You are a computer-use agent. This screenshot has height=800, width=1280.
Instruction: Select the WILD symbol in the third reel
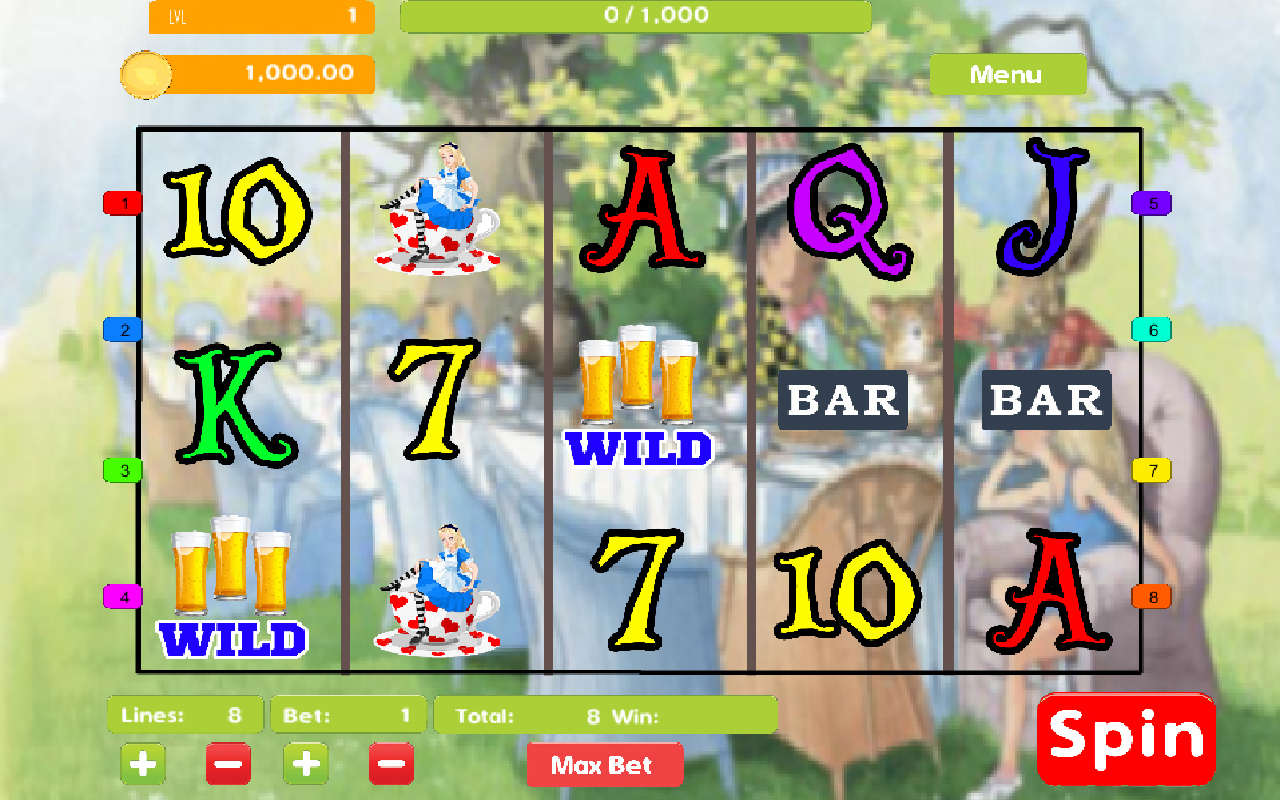point(638,400)
